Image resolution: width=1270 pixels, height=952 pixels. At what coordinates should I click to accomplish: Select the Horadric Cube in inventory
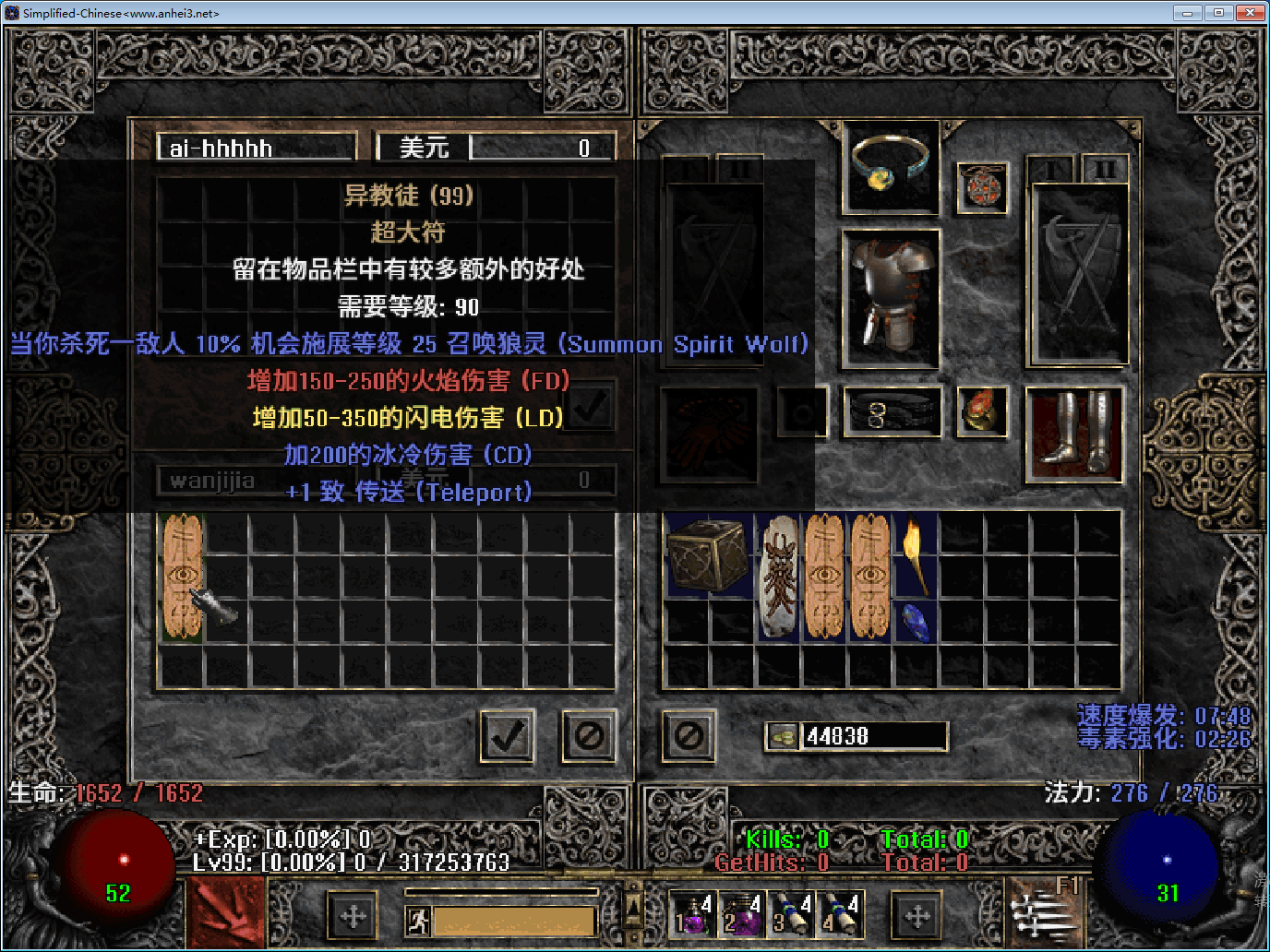(x=707, y=554)
